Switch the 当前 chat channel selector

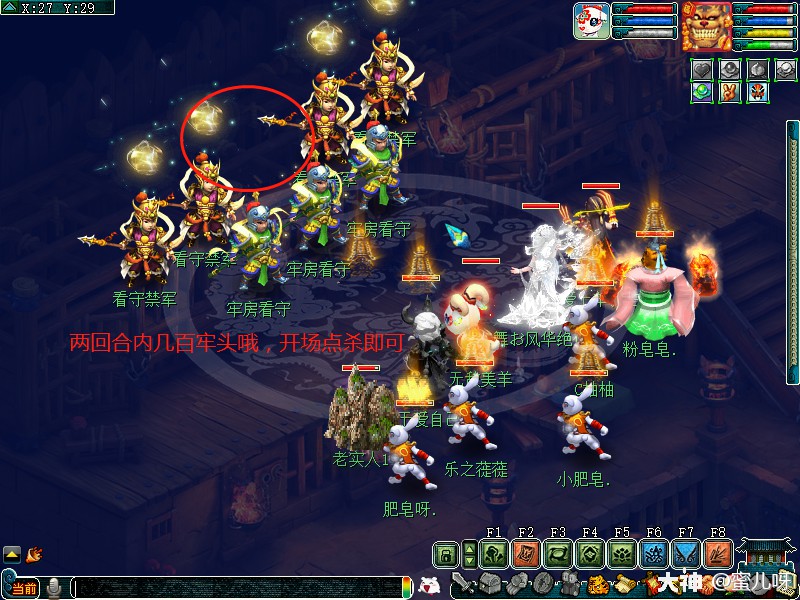pos(24,588)
